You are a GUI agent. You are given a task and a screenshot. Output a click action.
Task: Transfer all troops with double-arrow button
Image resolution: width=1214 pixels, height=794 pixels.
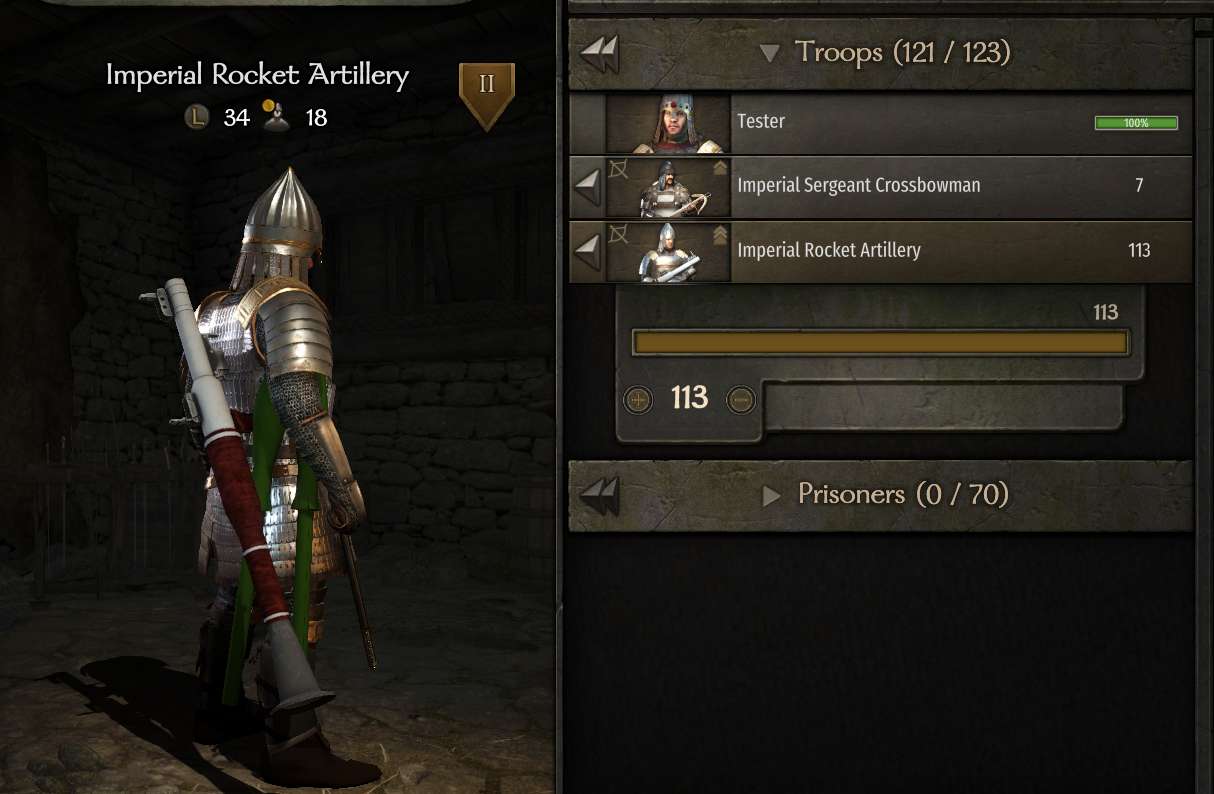point(600,53)
